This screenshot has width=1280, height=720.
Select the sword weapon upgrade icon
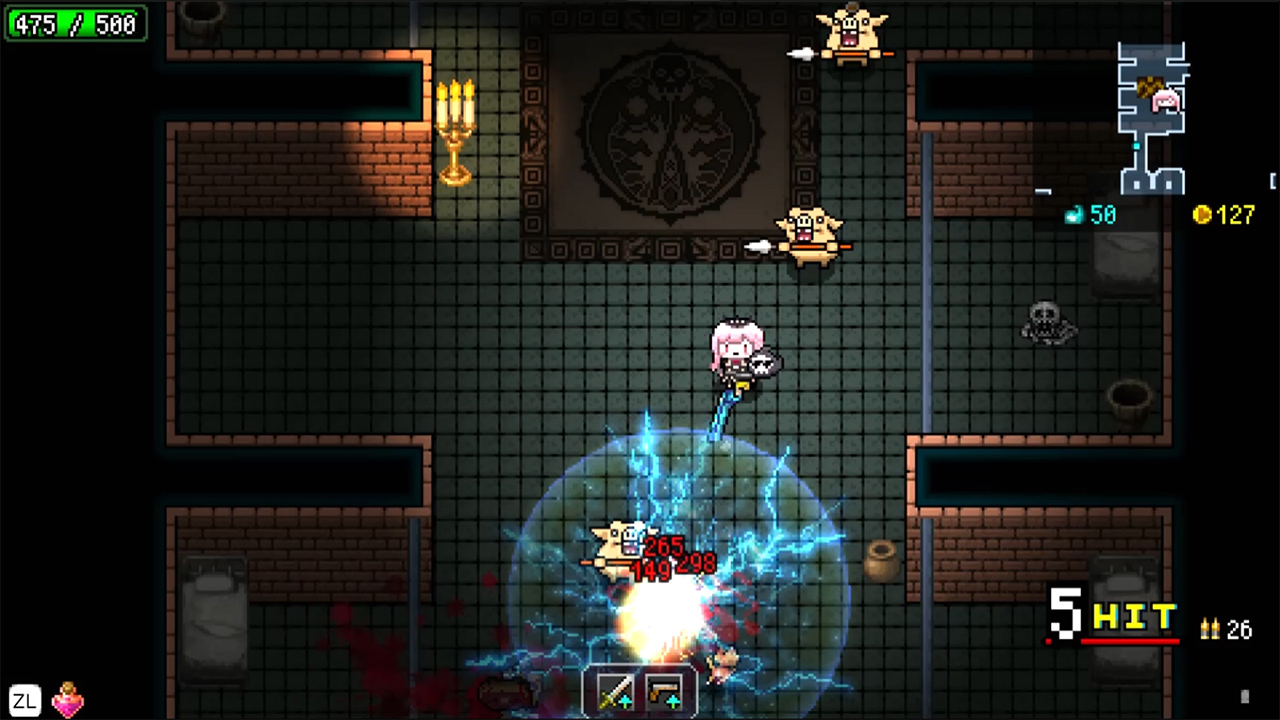click(614, 692)
